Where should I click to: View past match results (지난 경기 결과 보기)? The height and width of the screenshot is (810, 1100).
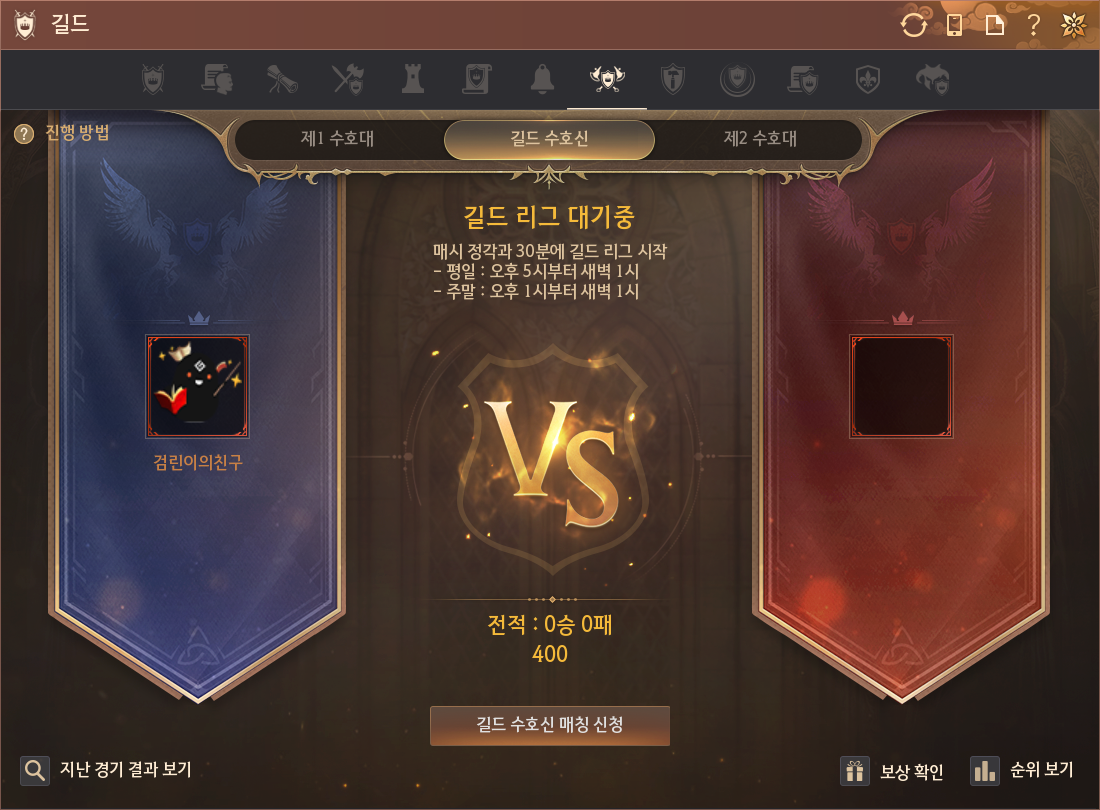pos(107,770)
